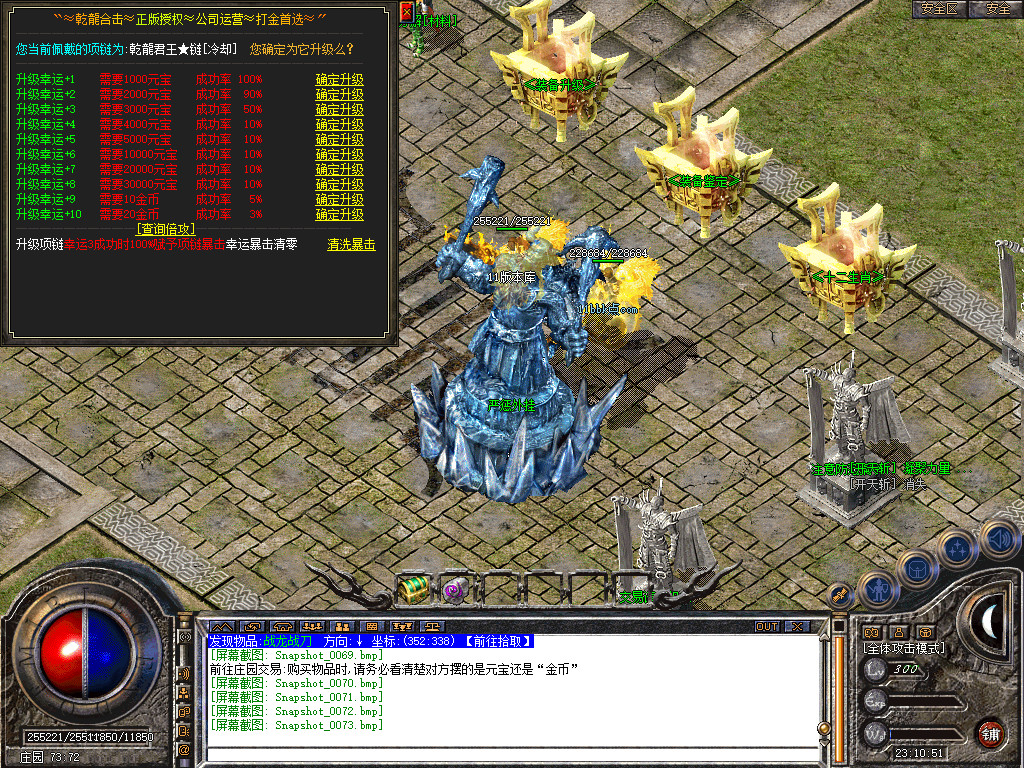
Task: Click the 清洗暴击 wash crit link
Action: pyautogui.click(x=351, y=245)
